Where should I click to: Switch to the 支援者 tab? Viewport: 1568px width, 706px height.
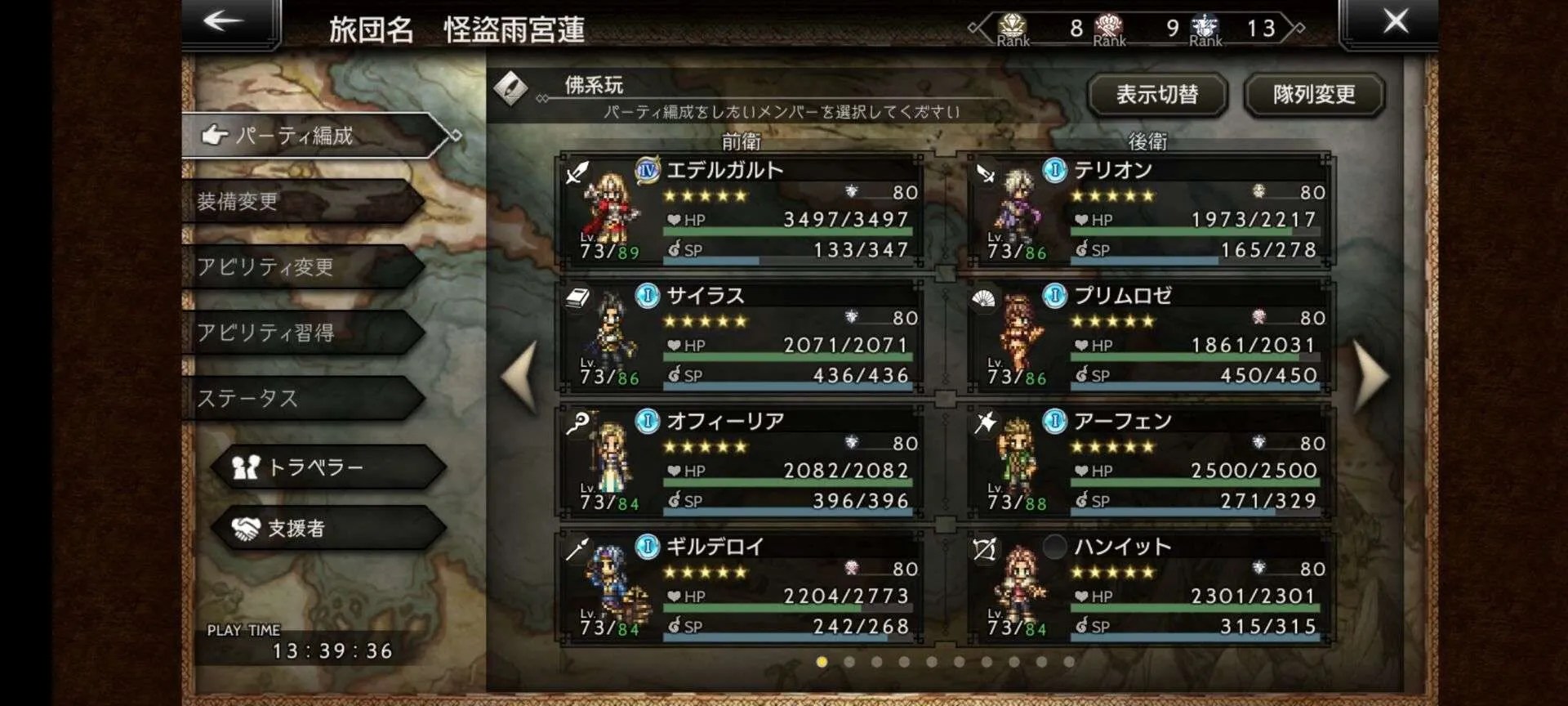point(327,529)
